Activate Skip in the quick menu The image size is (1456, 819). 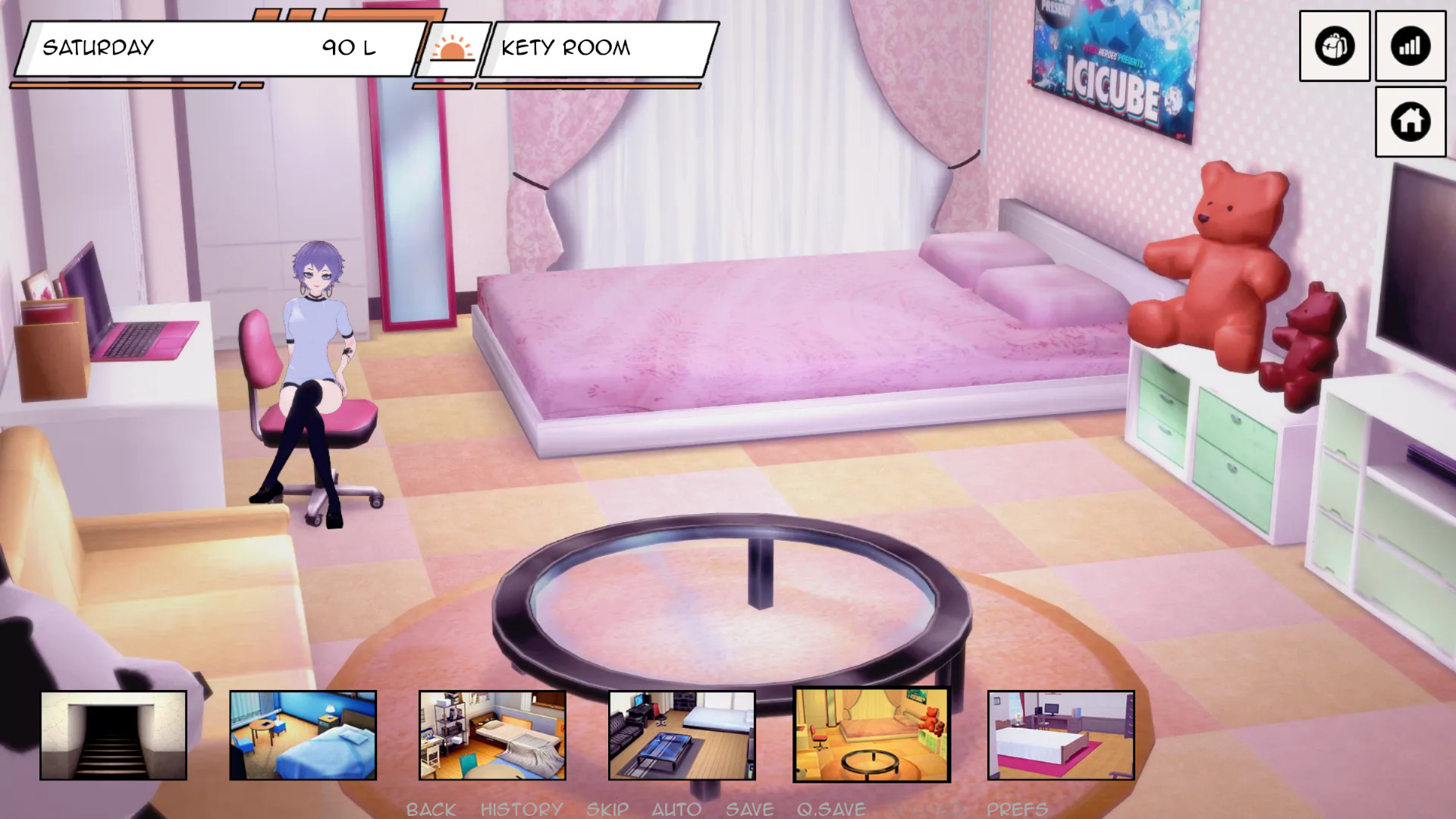[607, 809]
